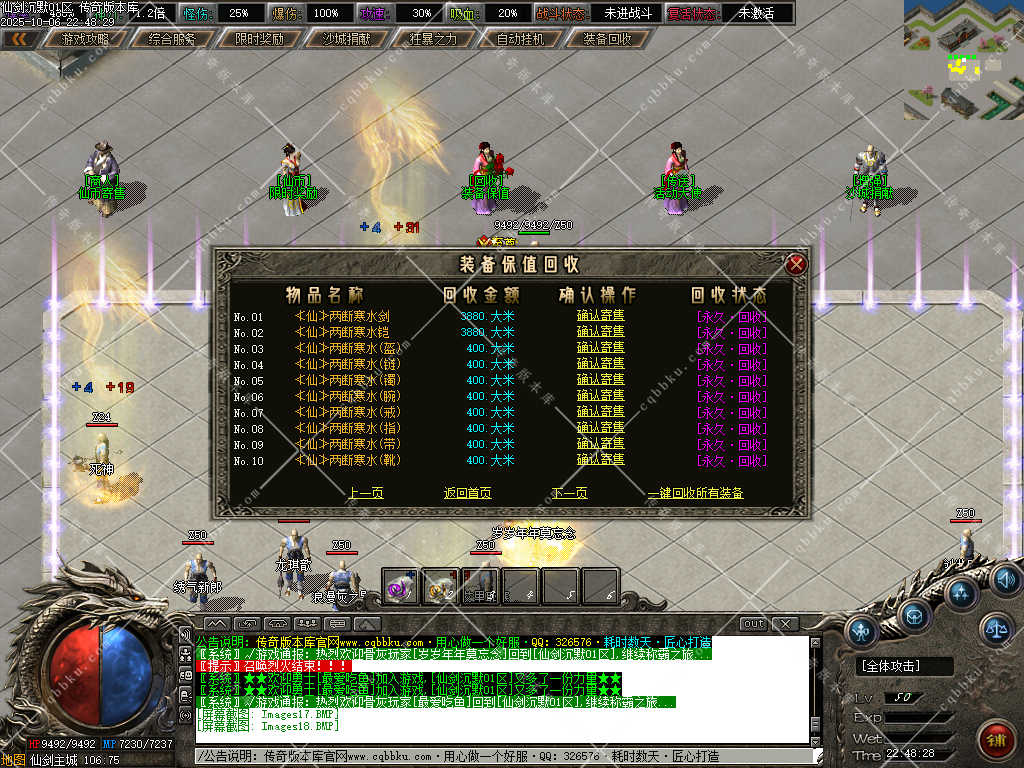
Task: Open the 限时奖励 menu
Action: coord(259,39)
